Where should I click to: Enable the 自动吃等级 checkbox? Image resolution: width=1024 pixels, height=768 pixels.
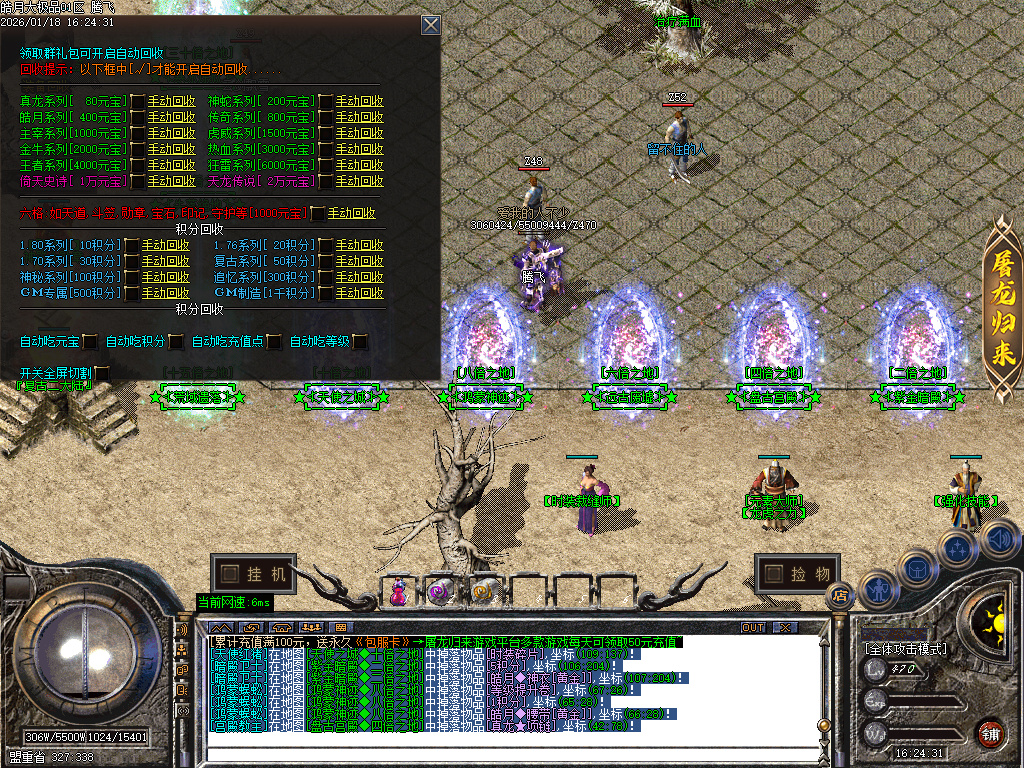pyautogui.click(x=359, y=342)
